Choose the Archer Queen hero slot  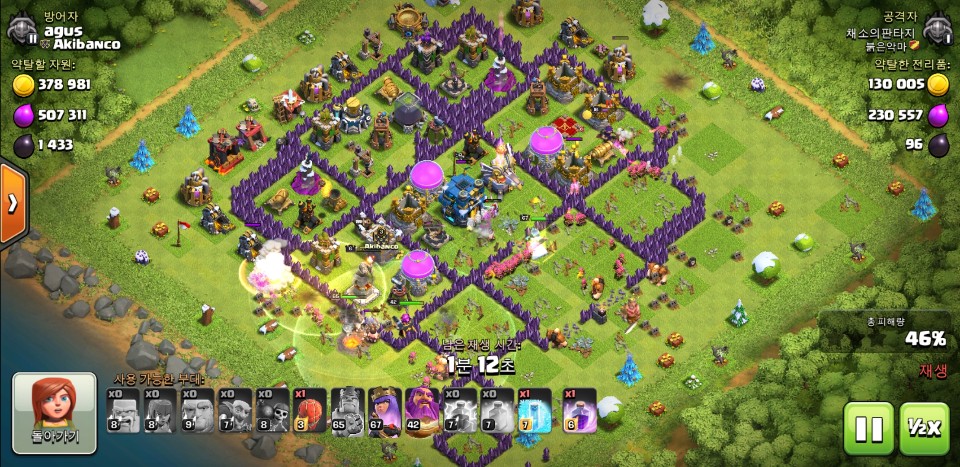coord(384,411)
